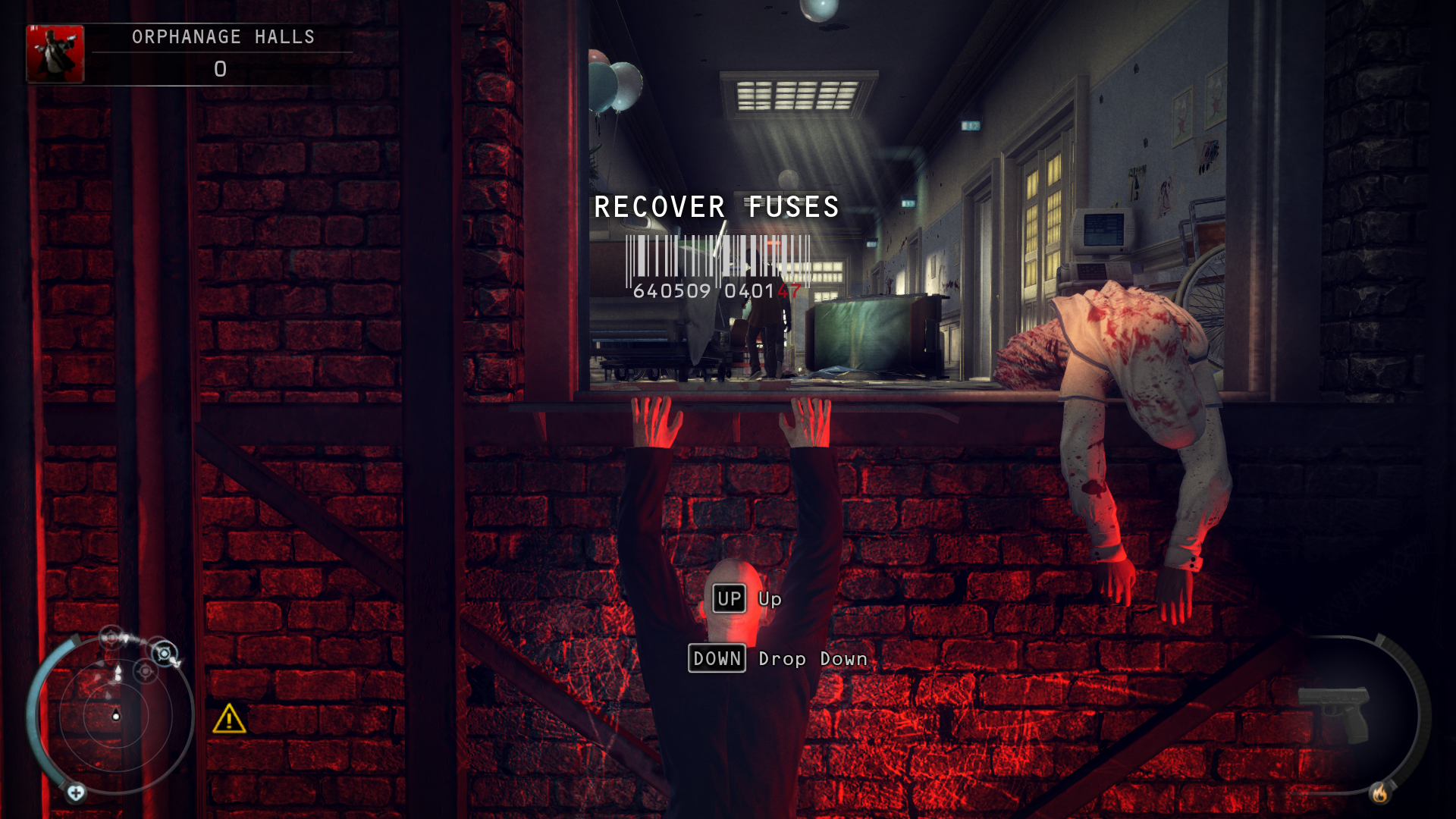Click the Agent 47 portrait icon

[x=55, y=54]
